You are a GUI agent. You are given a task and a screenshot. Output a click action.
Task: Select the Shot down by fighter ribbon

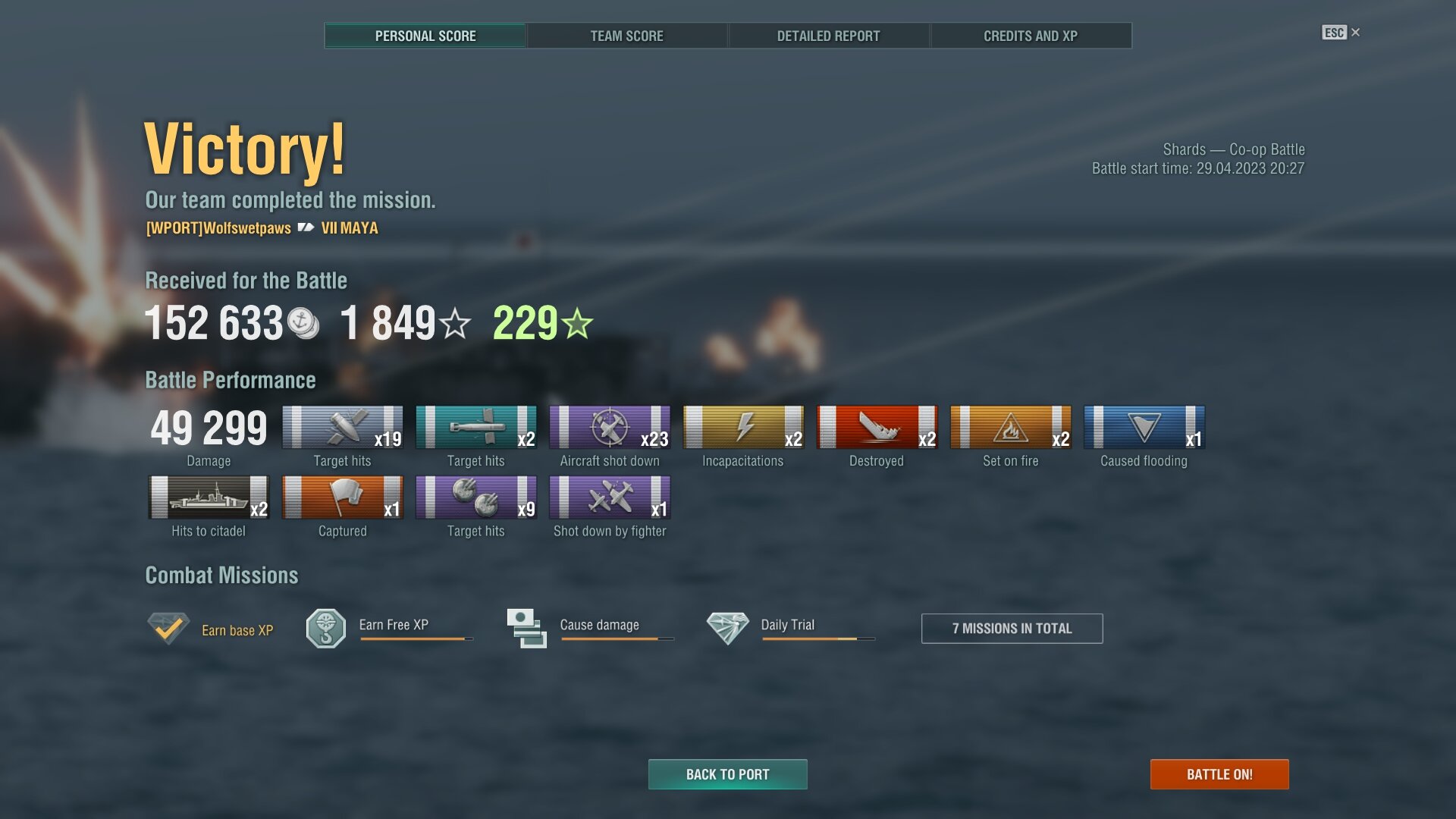[x=610, y=498]
